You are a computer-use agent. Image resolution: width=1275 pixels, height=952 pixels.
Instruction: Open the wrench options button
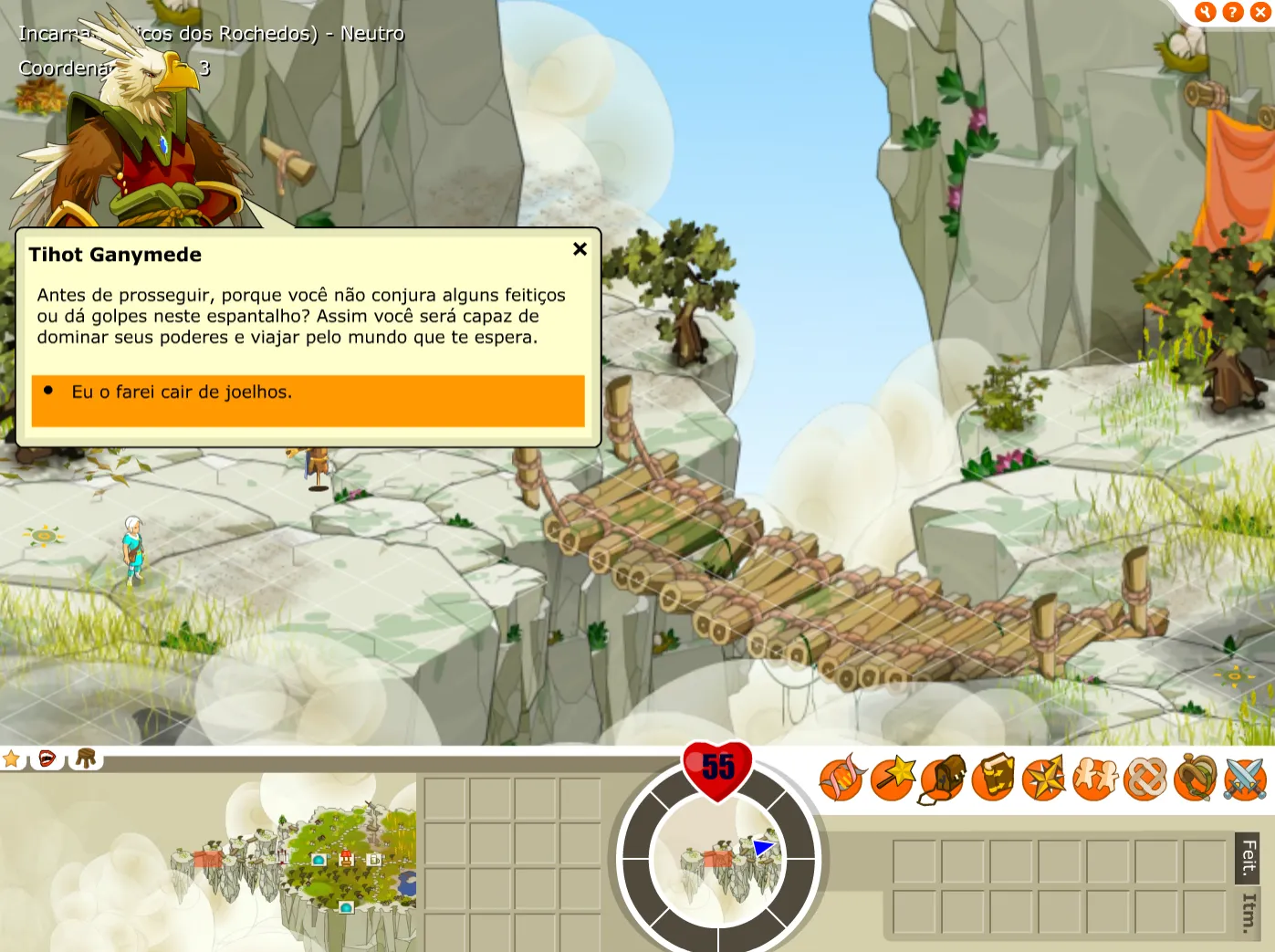(x=1205, y=12)
